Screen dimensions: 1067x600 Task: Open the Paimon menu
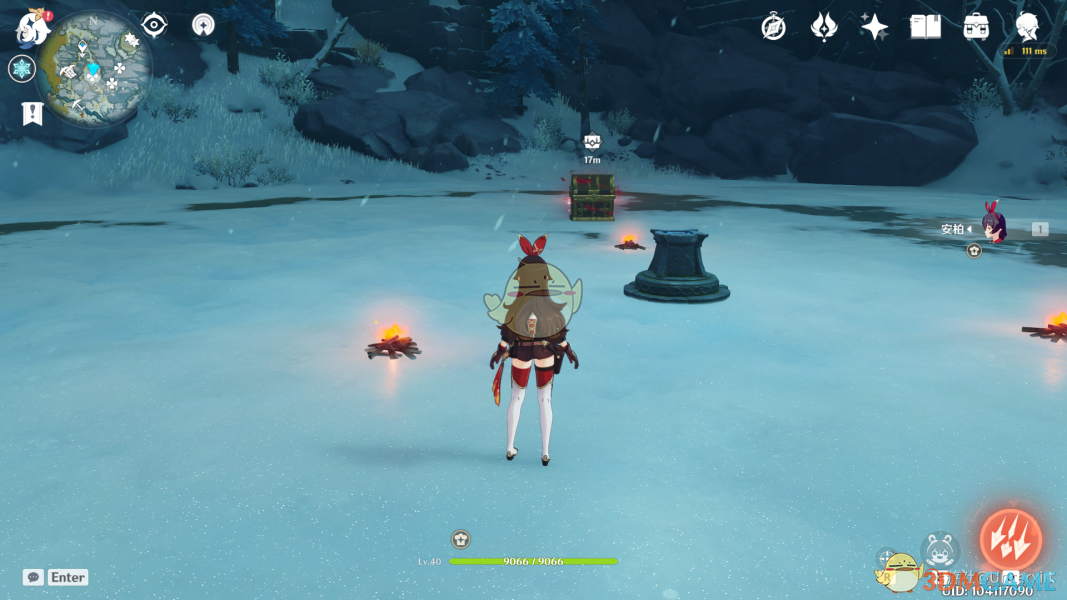click(x=33, y=28)
